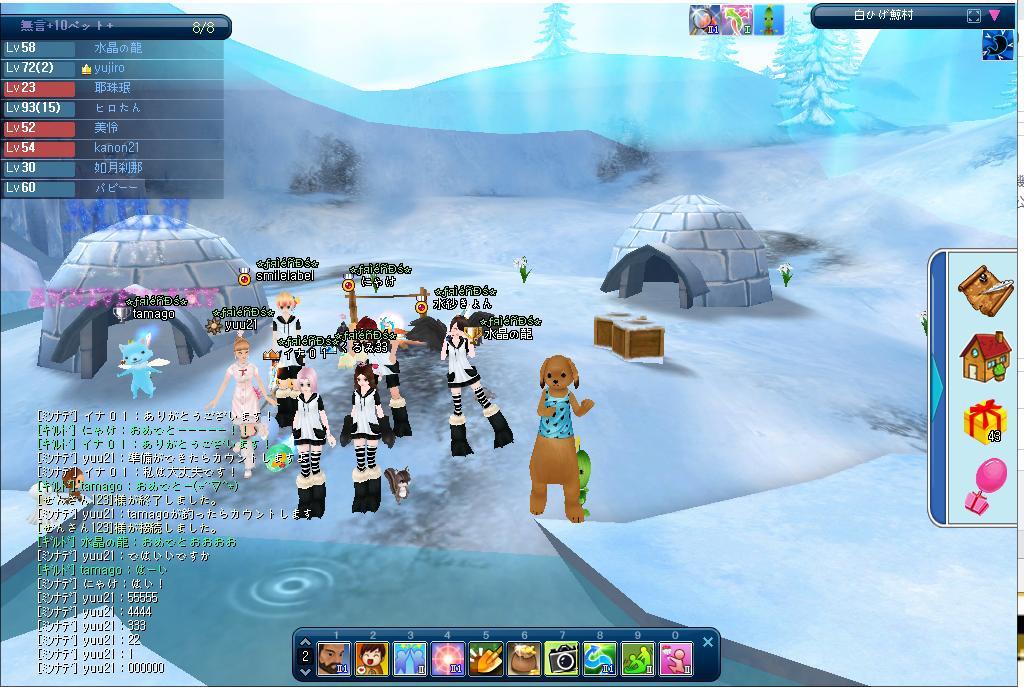Use the laughing boy emote slot
Viewport: 1024px width, 687px height.
pos(373,659)
